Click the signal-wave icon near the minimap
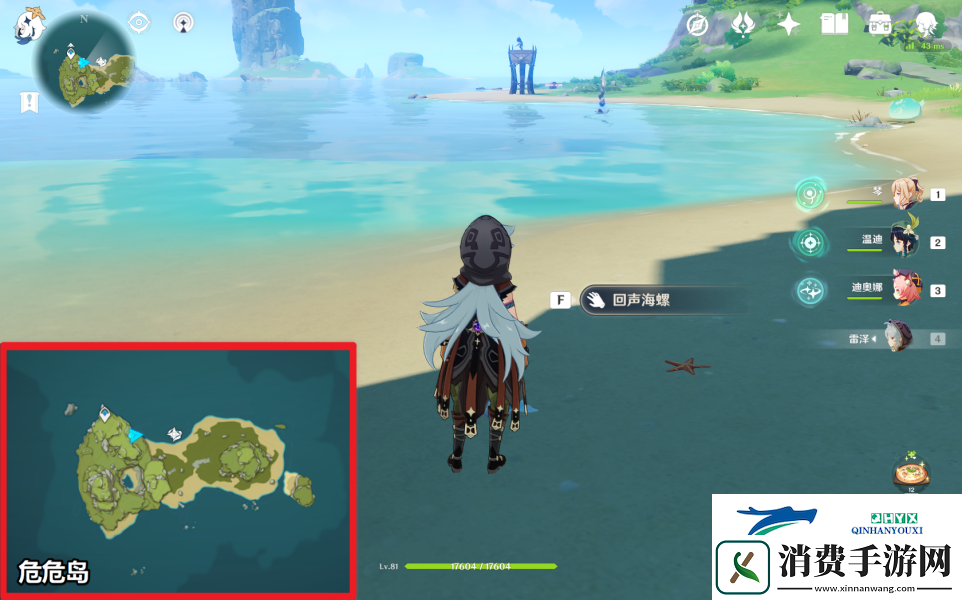 click(183, 22)
